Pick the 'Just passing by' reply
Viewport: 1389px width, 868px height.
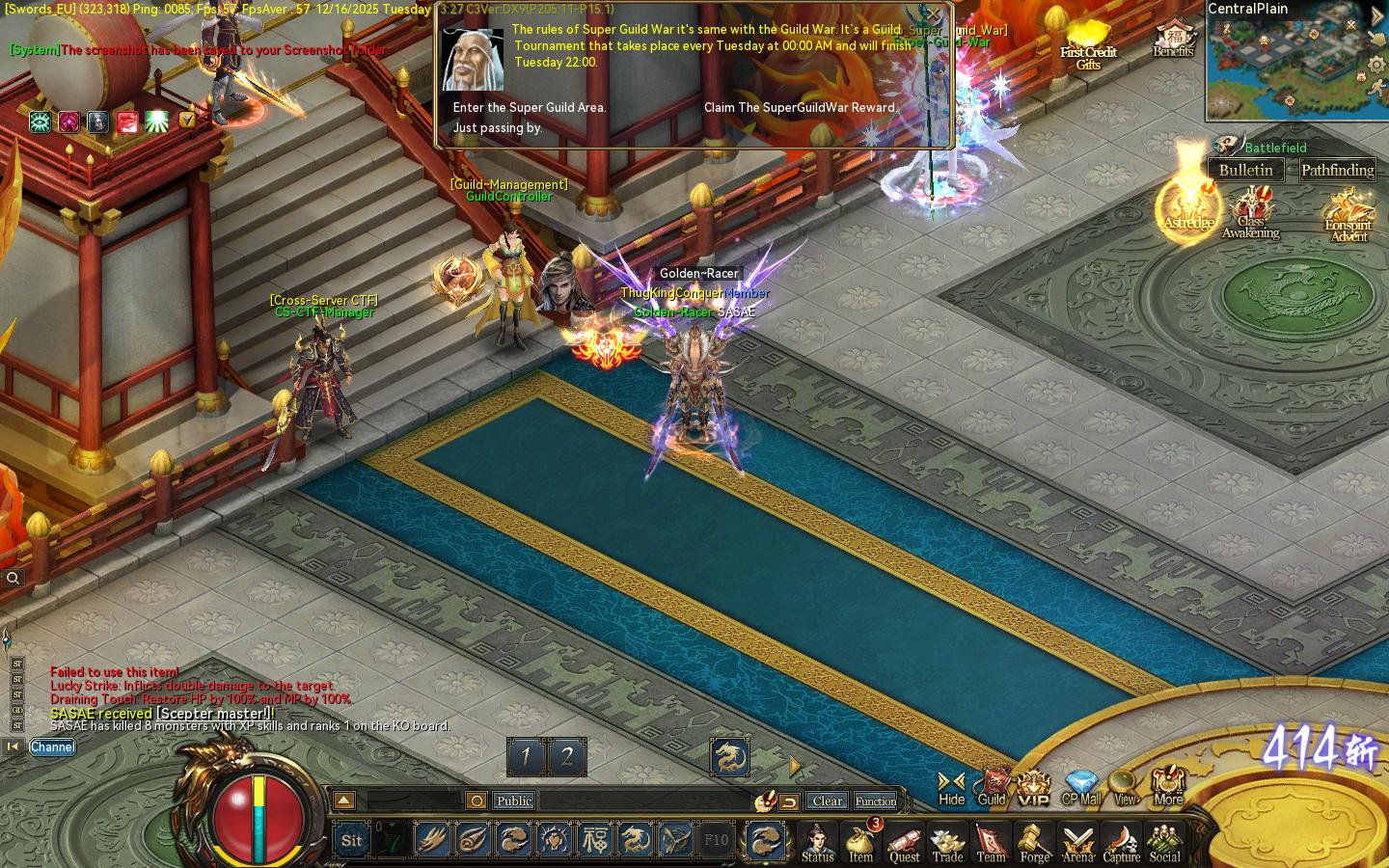tap(498, 128)
